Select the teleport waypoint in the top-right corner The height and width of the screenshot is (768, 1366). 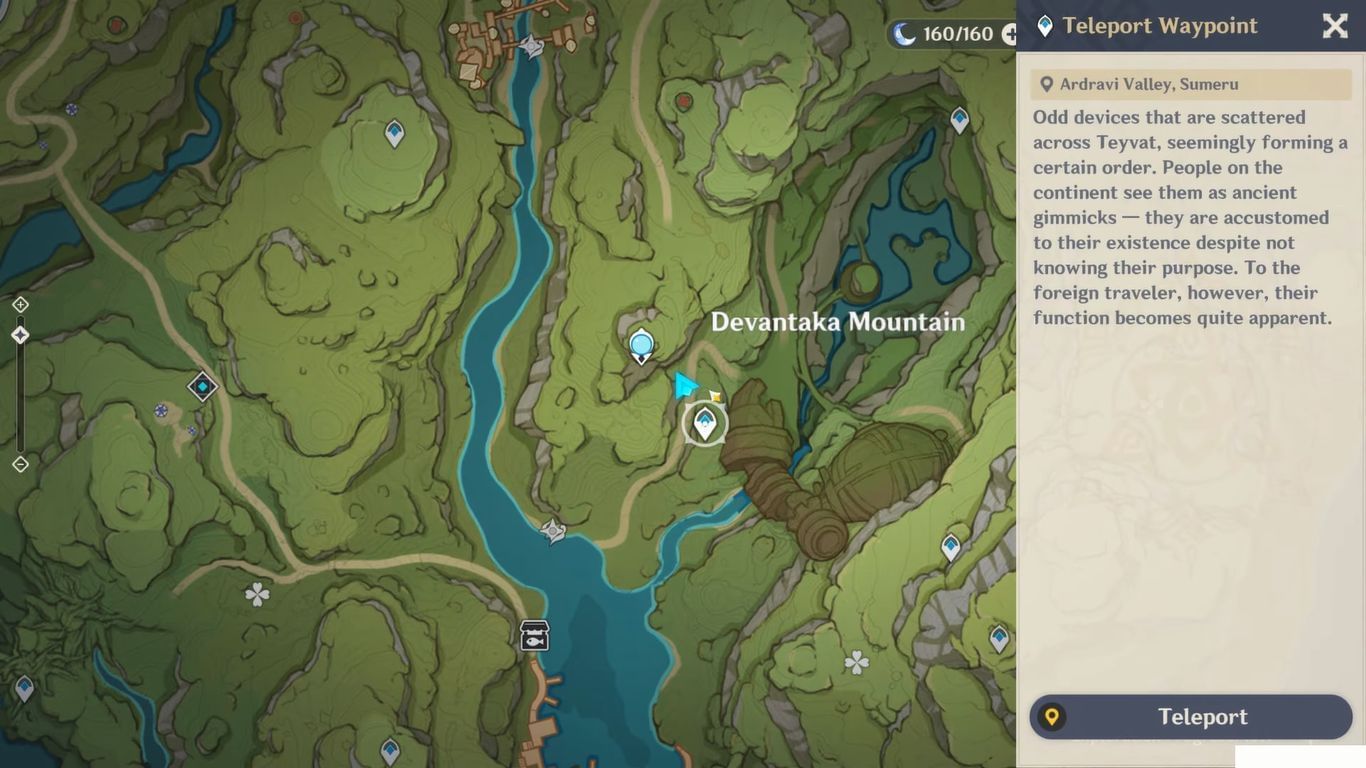[x=958, y=119]
